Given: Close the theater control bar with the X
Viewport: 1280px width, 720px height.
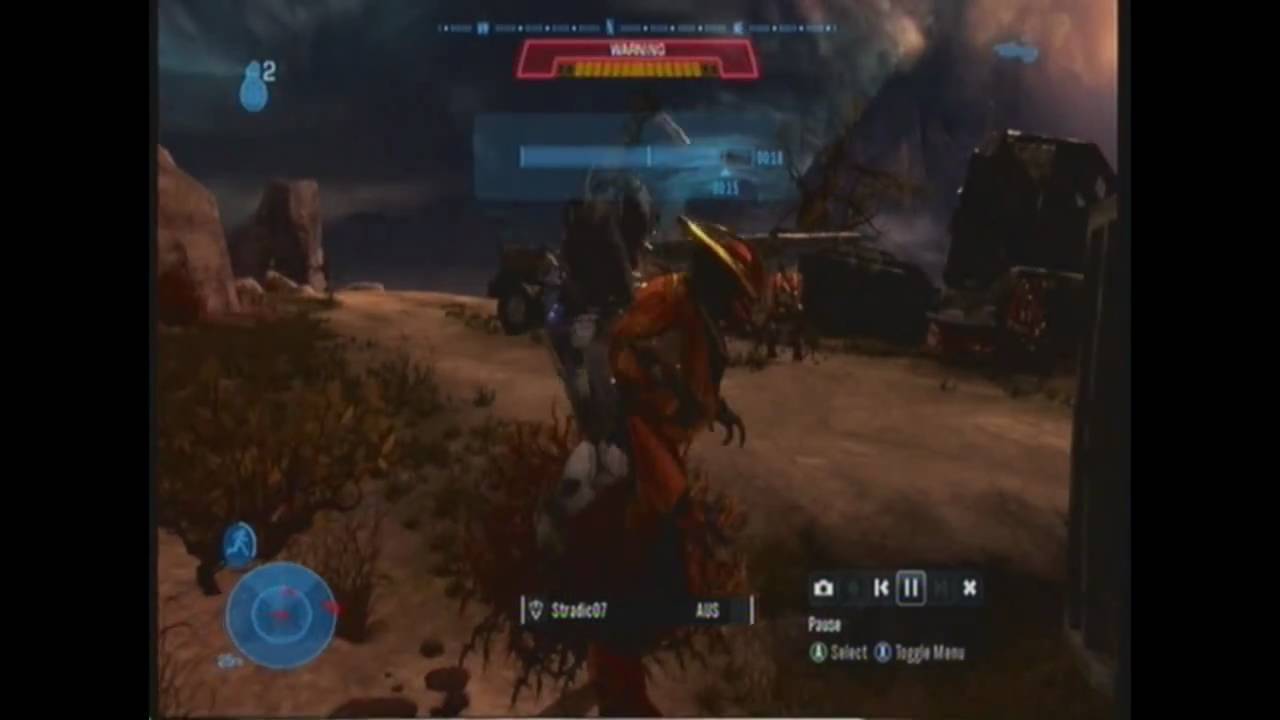Looking at the screenshot, I should click(x=969, y=588).
